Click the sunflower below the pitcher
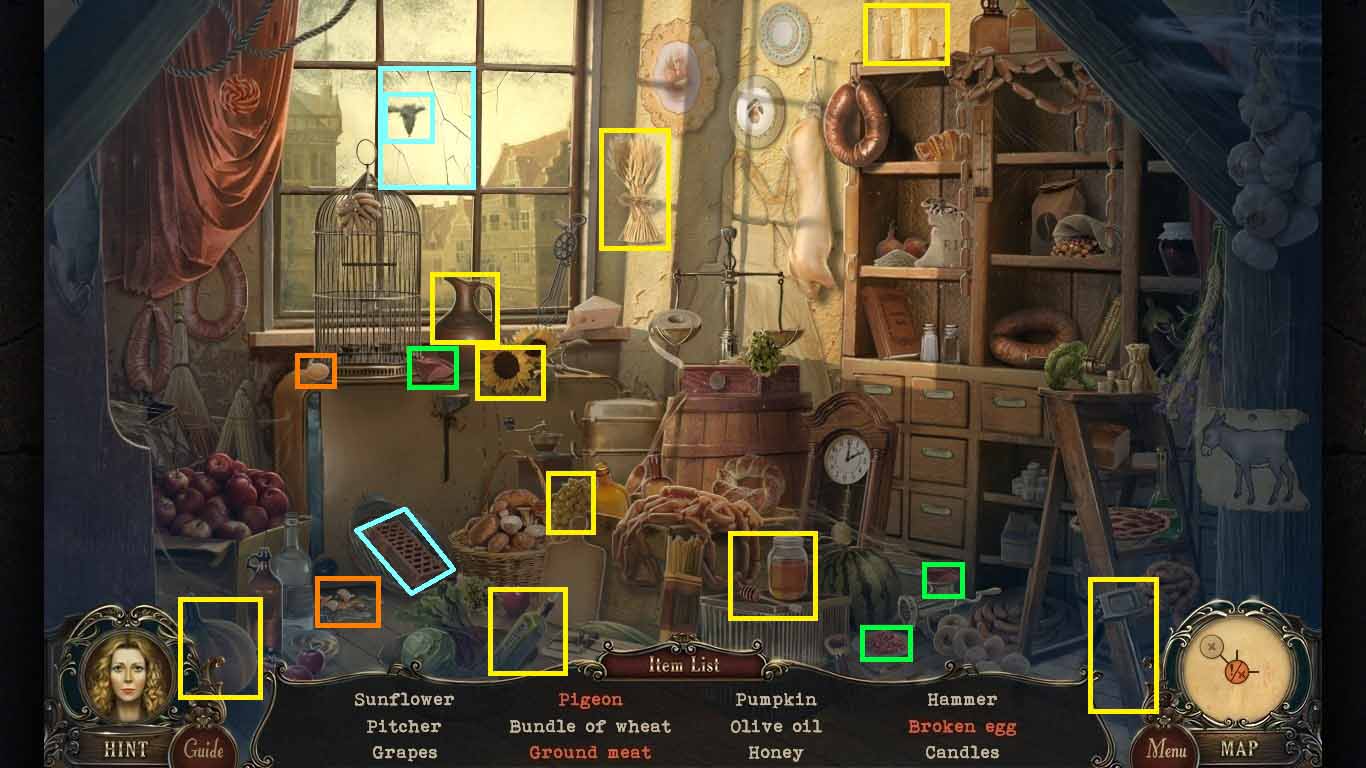1366x768 pixels. click(x=510, y=372)
